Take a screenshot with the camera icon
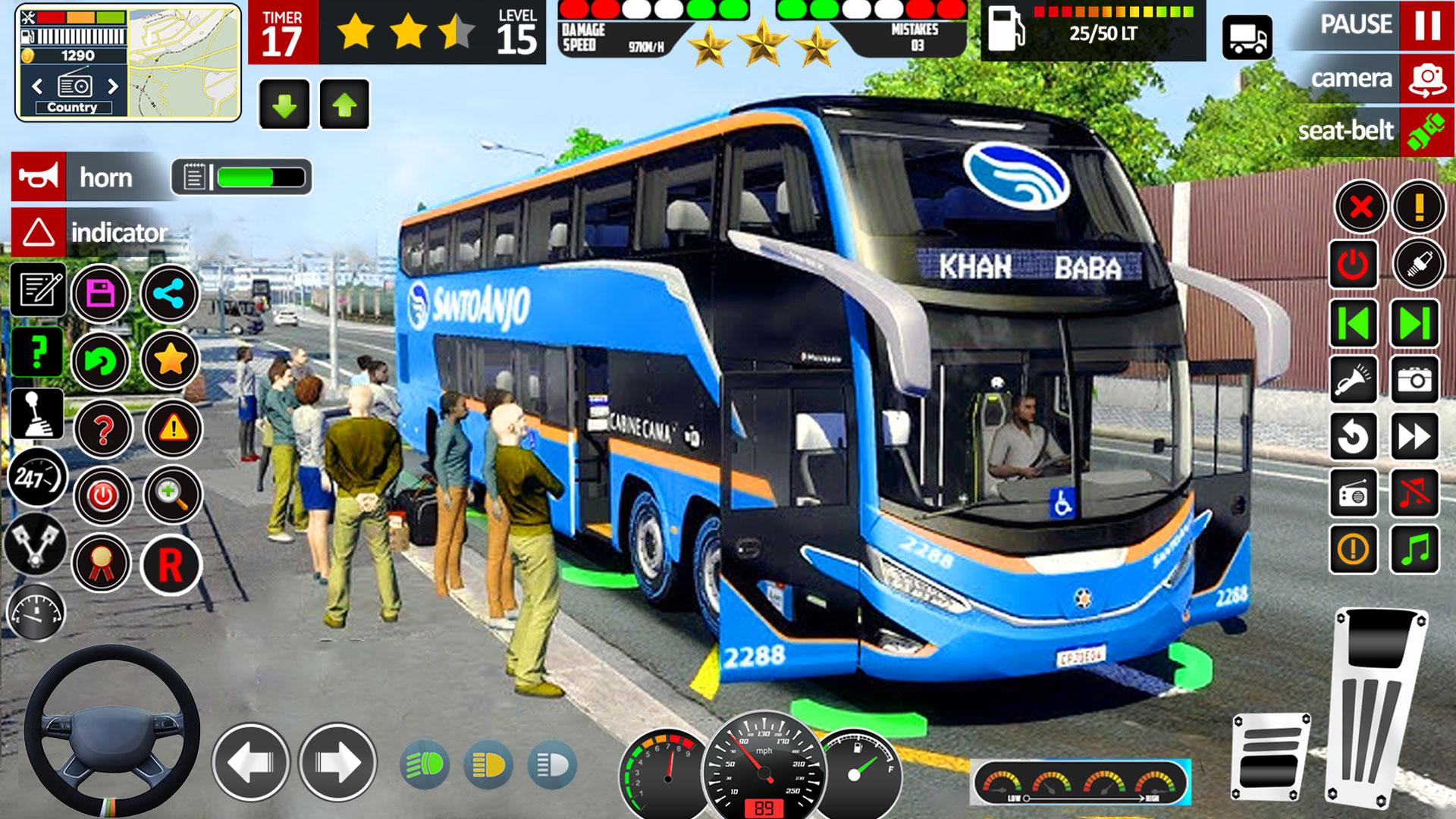The width and height of the screenshot is (1456, 819). [x=1415, y=379]
